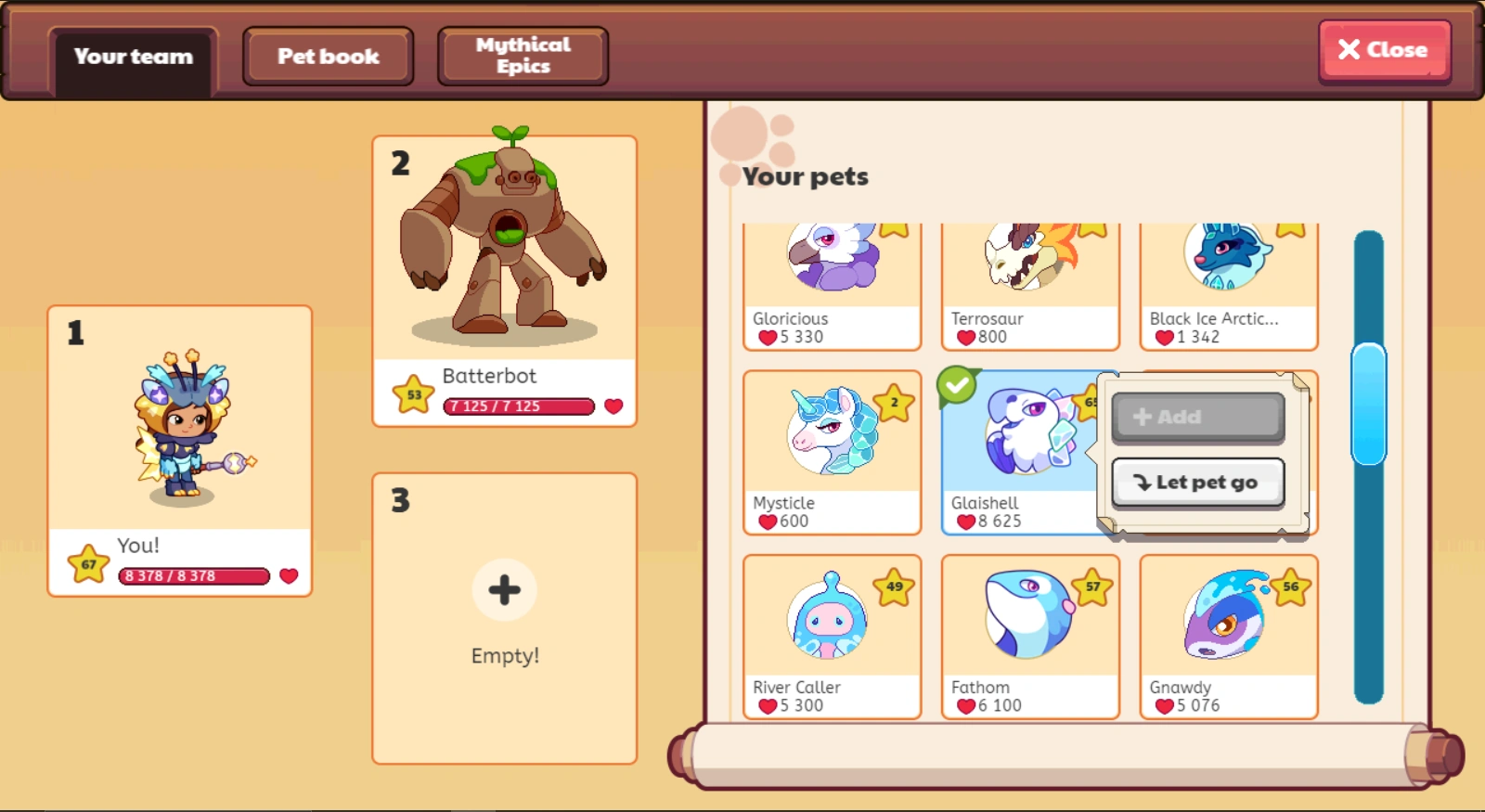
Task: Click the plus icon in Empty slot 3
Action: click(x=504, y=589)
